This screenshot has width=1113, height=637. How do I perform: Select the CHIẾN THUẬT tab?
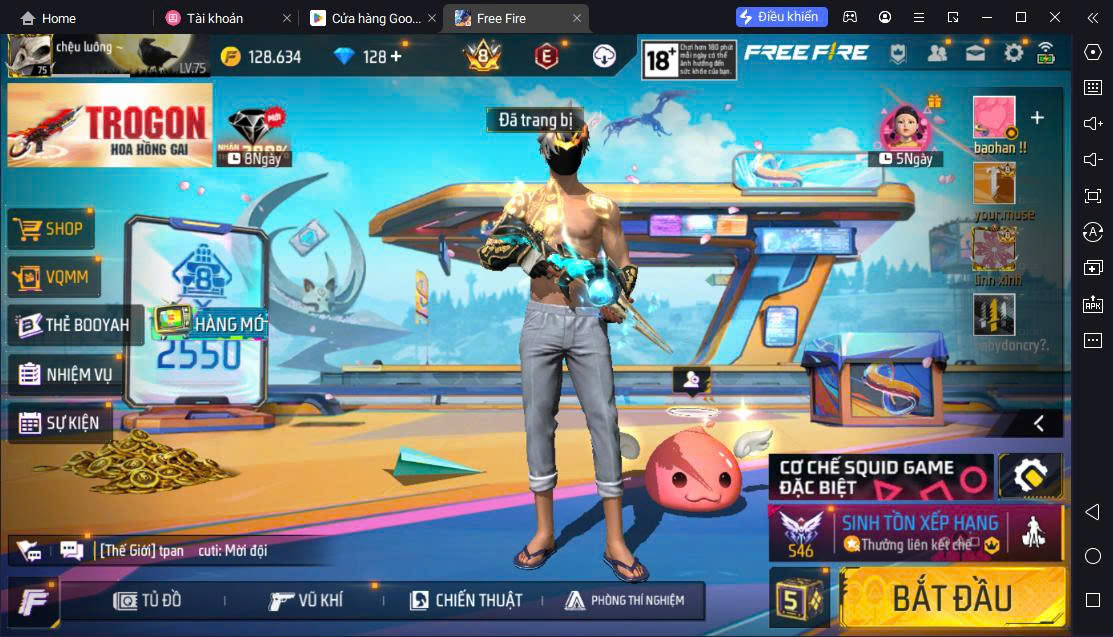pyautogui.click(x=466, y=600)
